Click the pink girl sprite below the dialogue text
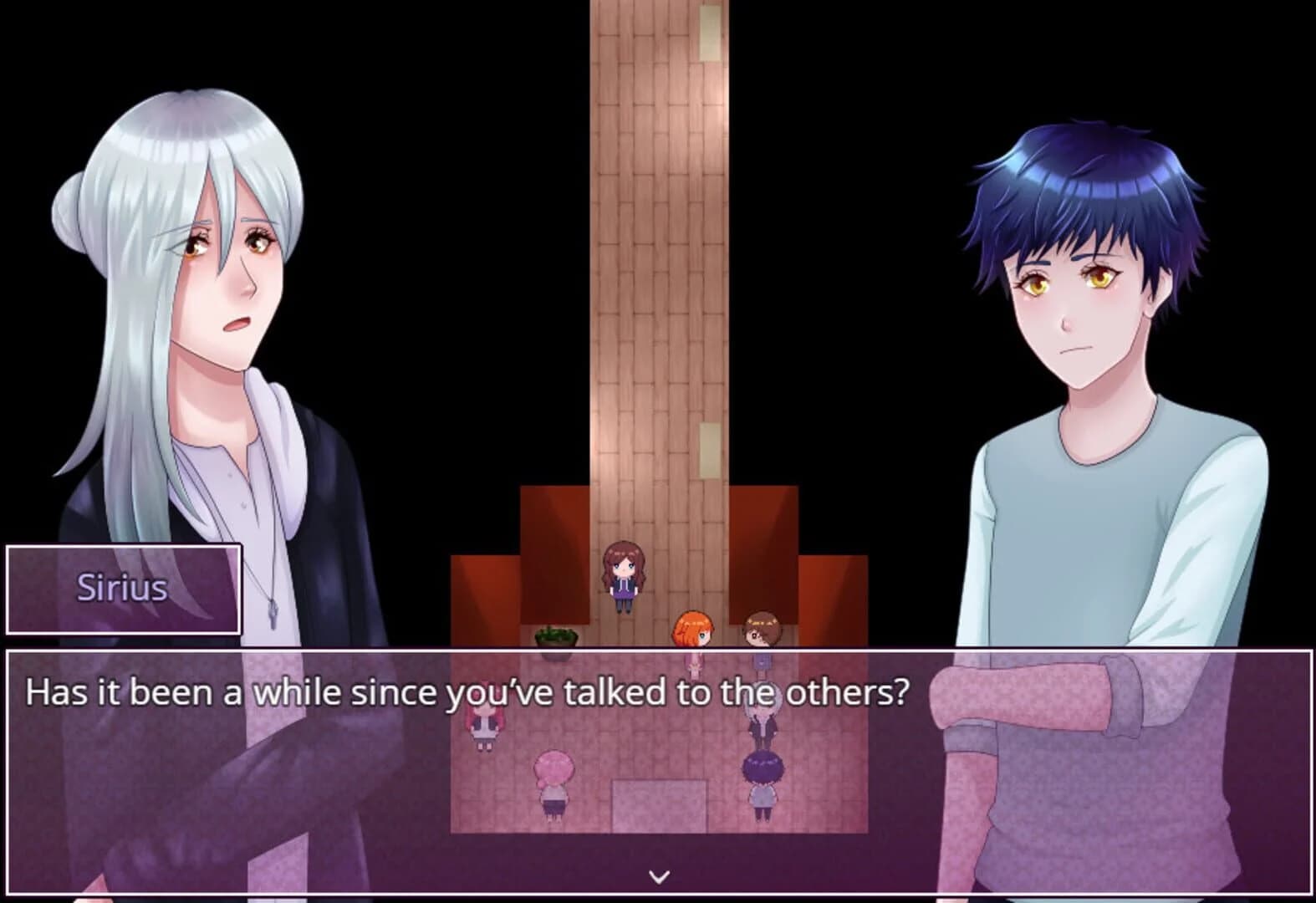The image size is (1316, 903). point(692,663)
